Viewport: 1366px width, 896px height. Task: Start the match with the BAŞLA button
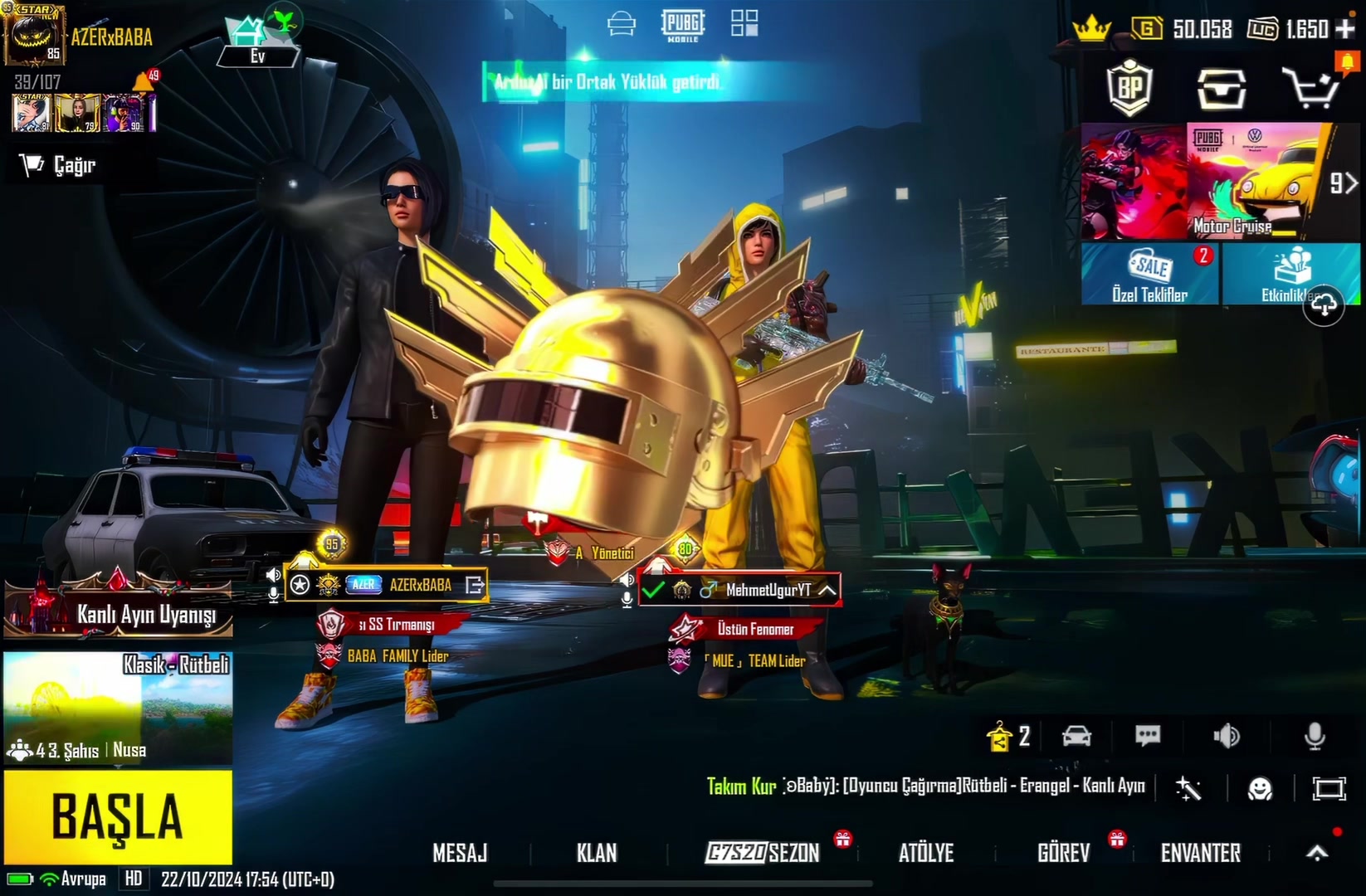118,817
